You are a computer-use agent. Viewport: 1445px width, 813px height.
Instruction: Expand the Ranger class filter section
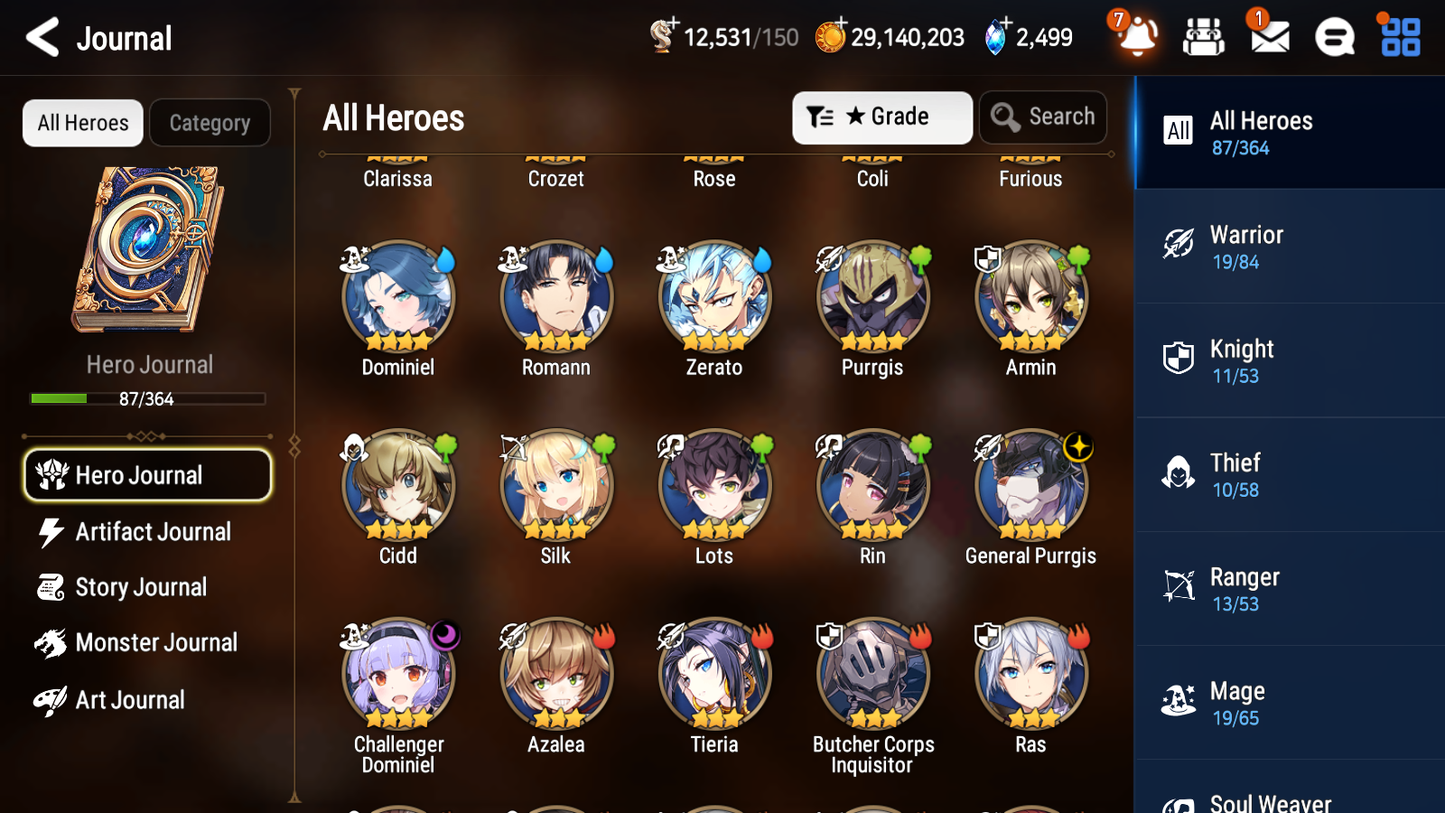coord(1289,588)
